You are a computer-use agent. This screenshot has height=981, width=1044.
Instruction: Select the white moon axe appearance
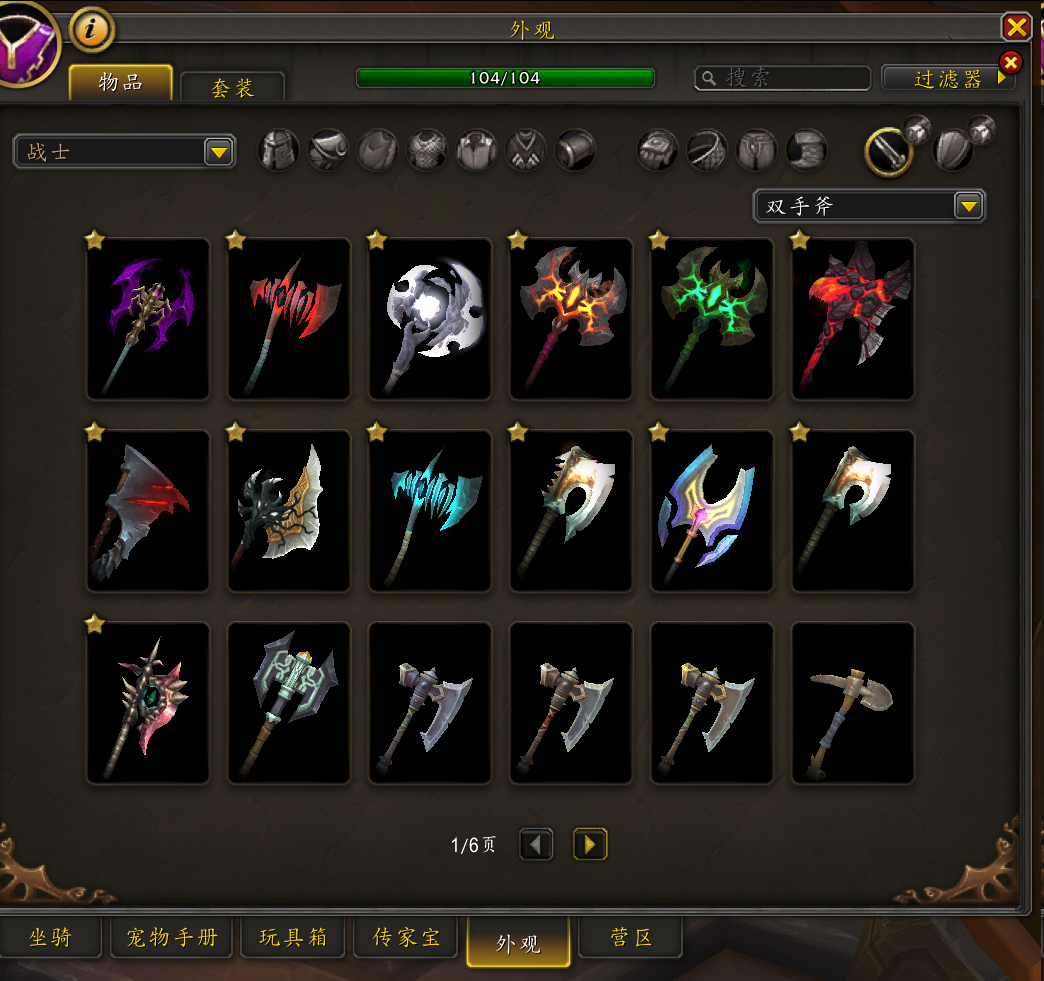click(430, 319)
